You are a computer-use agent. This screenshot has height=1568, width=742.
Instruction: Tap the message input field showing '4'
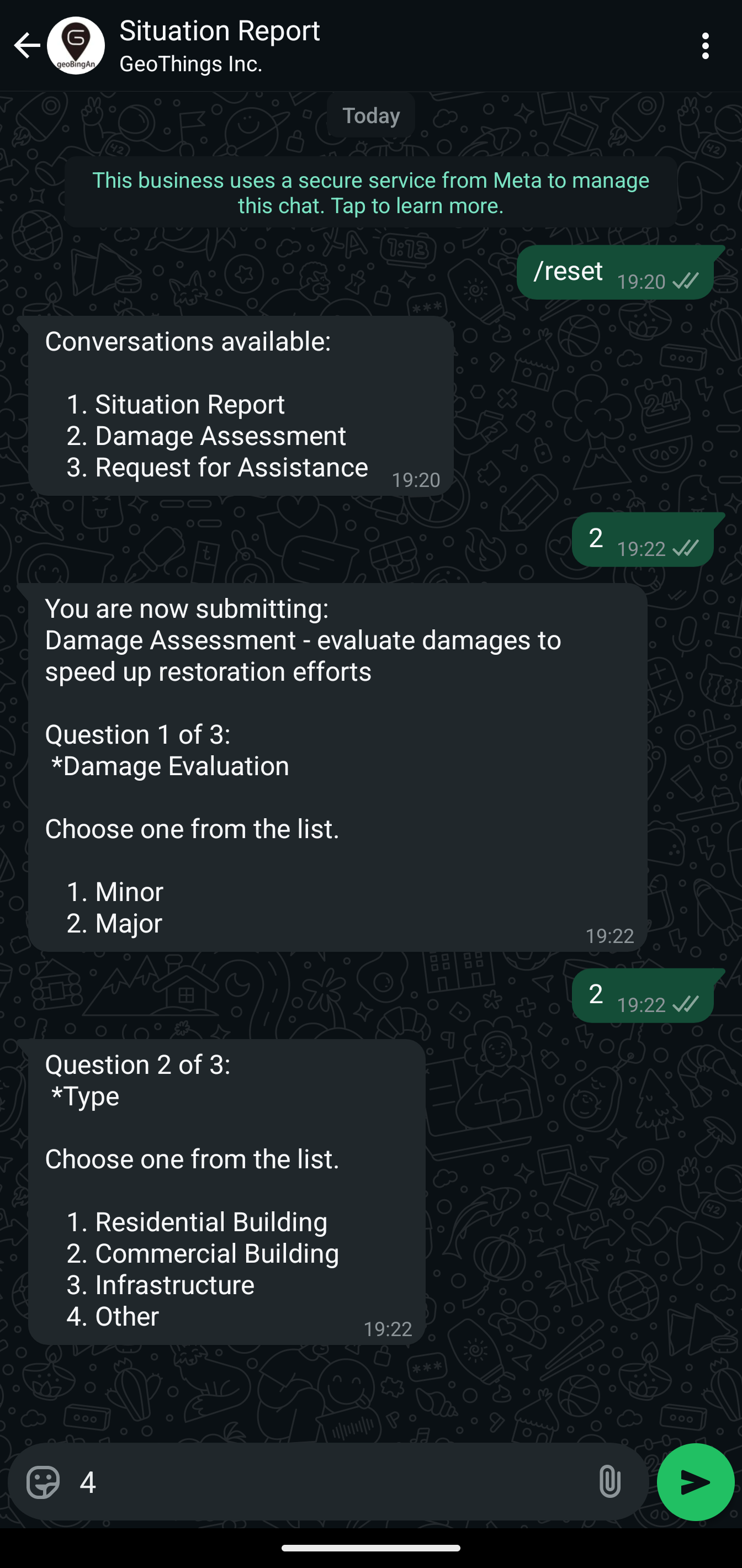point(243,1484)
